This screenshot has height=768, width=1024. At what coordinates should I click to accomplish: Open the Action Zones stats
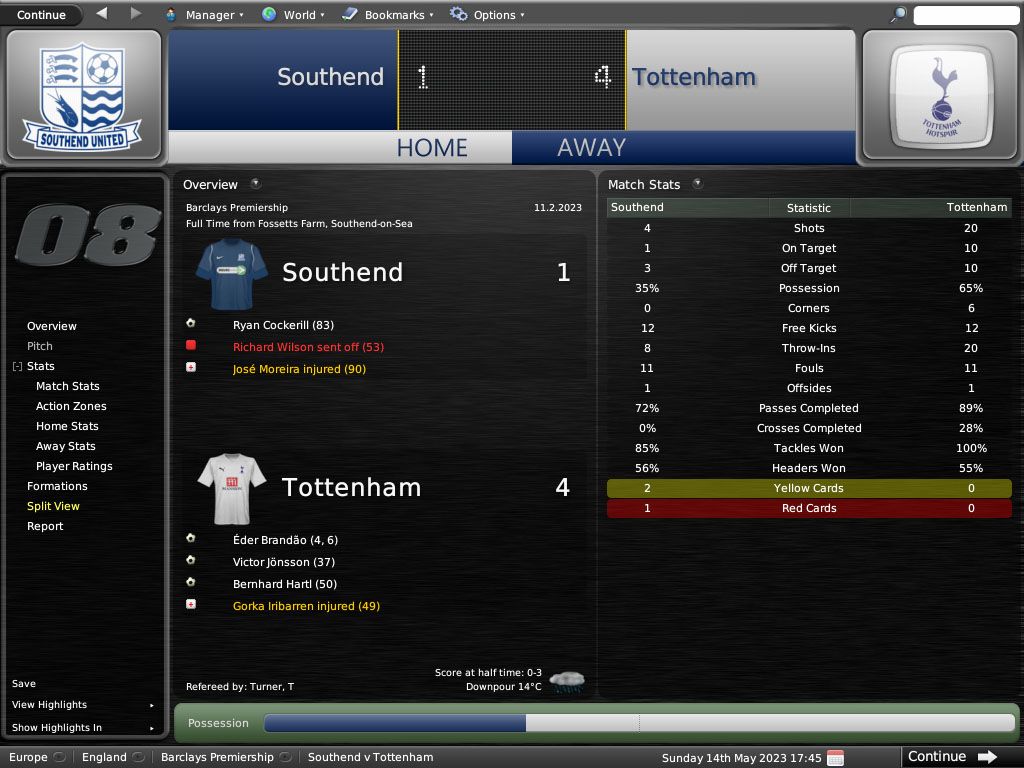pos(71,406)
